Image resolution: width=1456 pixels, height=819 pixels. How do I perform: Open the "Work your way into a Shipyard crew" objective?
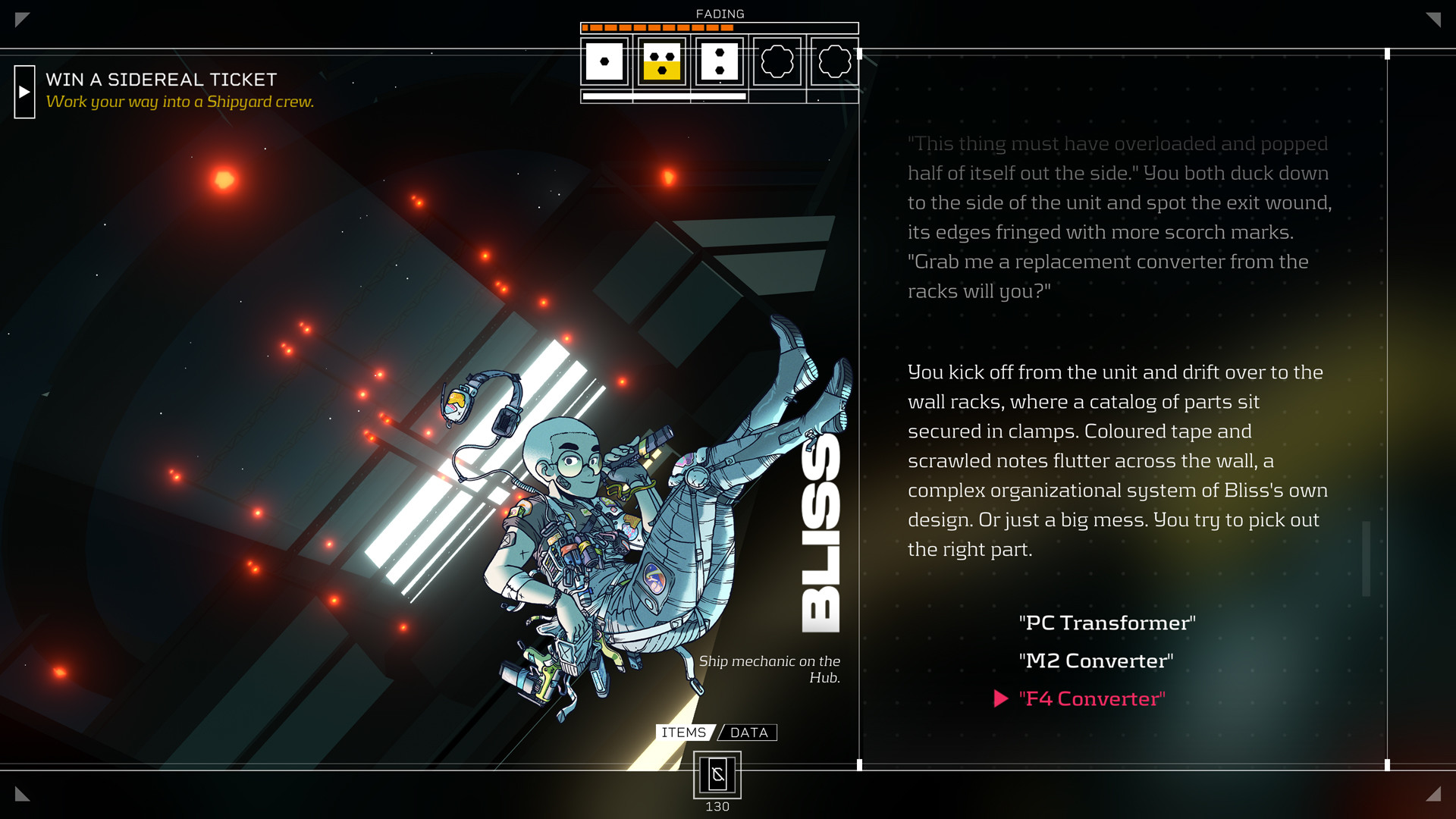point(180,101)
